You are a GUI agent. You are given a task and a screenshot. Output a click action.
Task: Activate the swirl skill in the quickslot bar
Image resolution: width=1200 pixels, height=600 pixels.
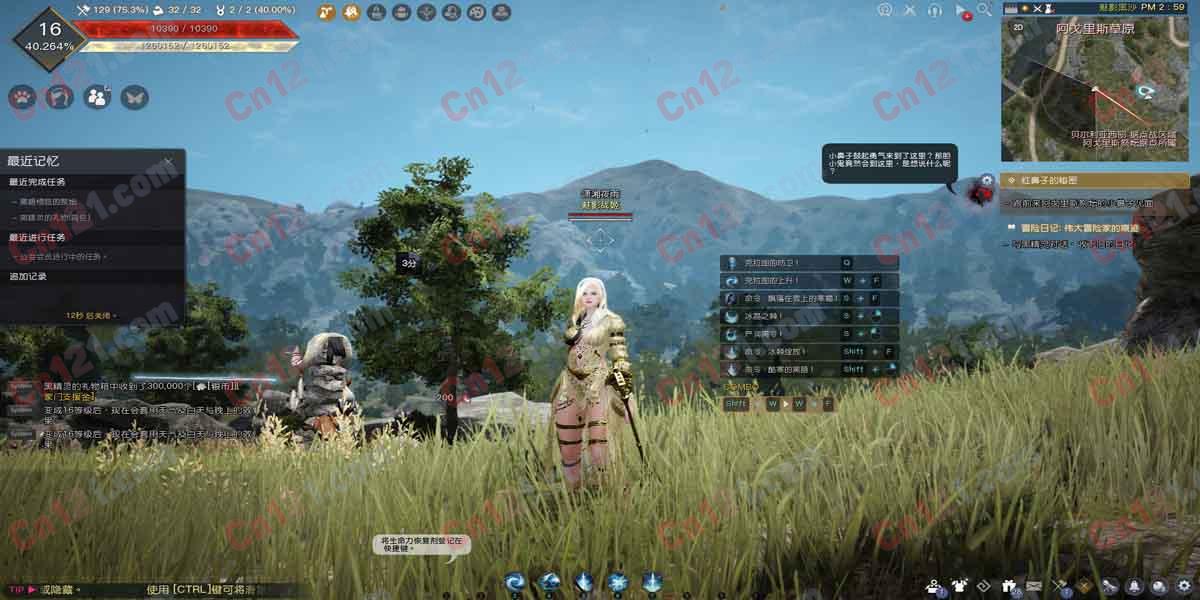(x=515, y=582)
